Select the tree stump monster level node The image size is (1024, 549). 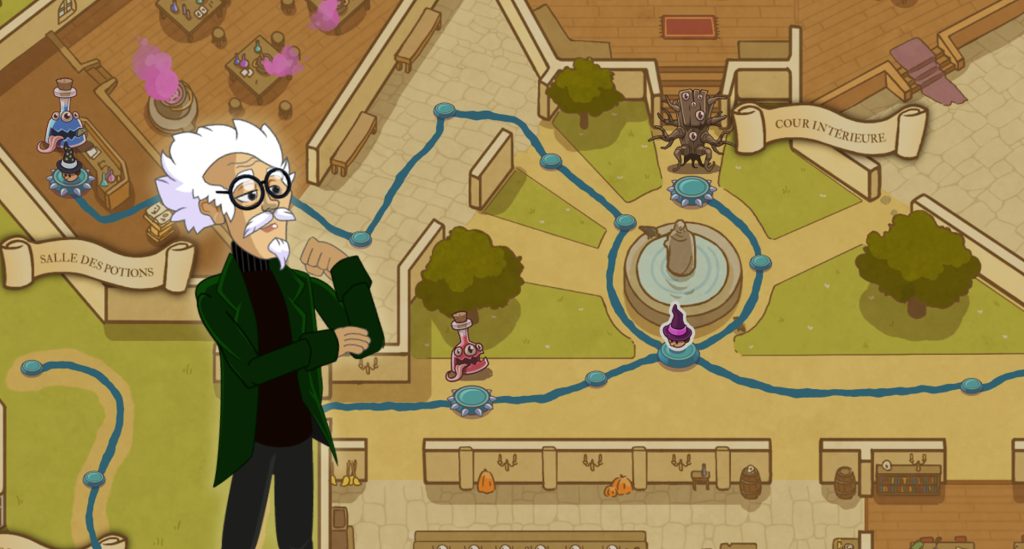(x=692, y=187)
